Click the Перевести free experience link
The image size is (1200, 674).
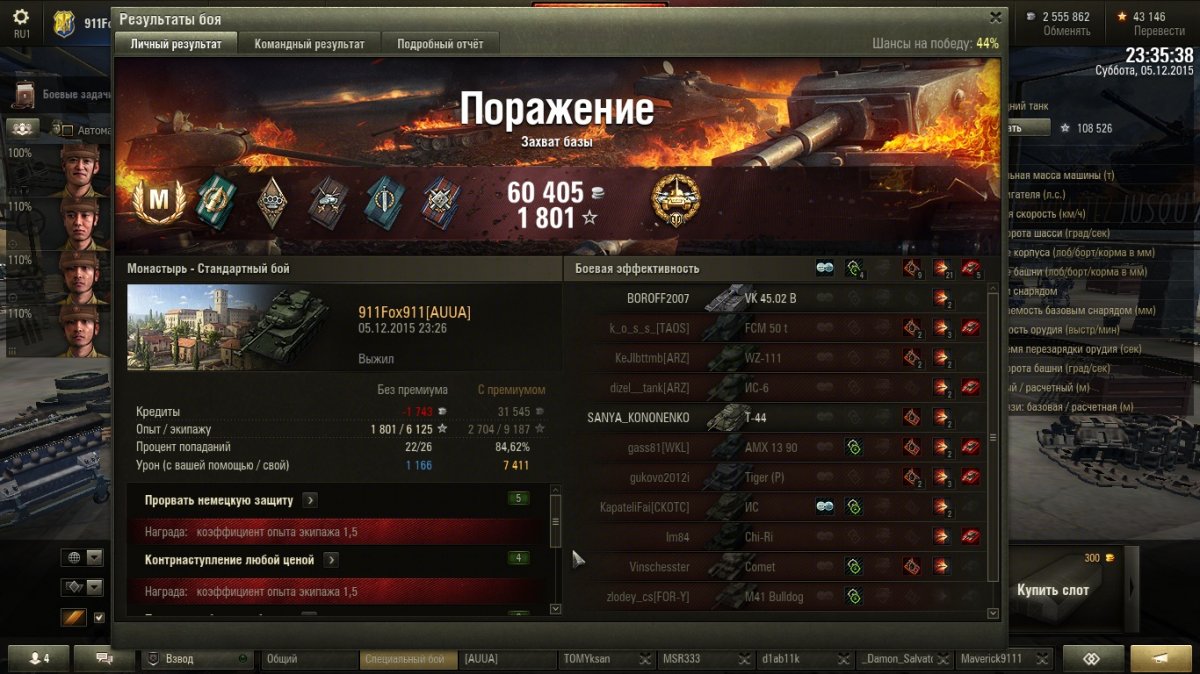(1159, 31)
